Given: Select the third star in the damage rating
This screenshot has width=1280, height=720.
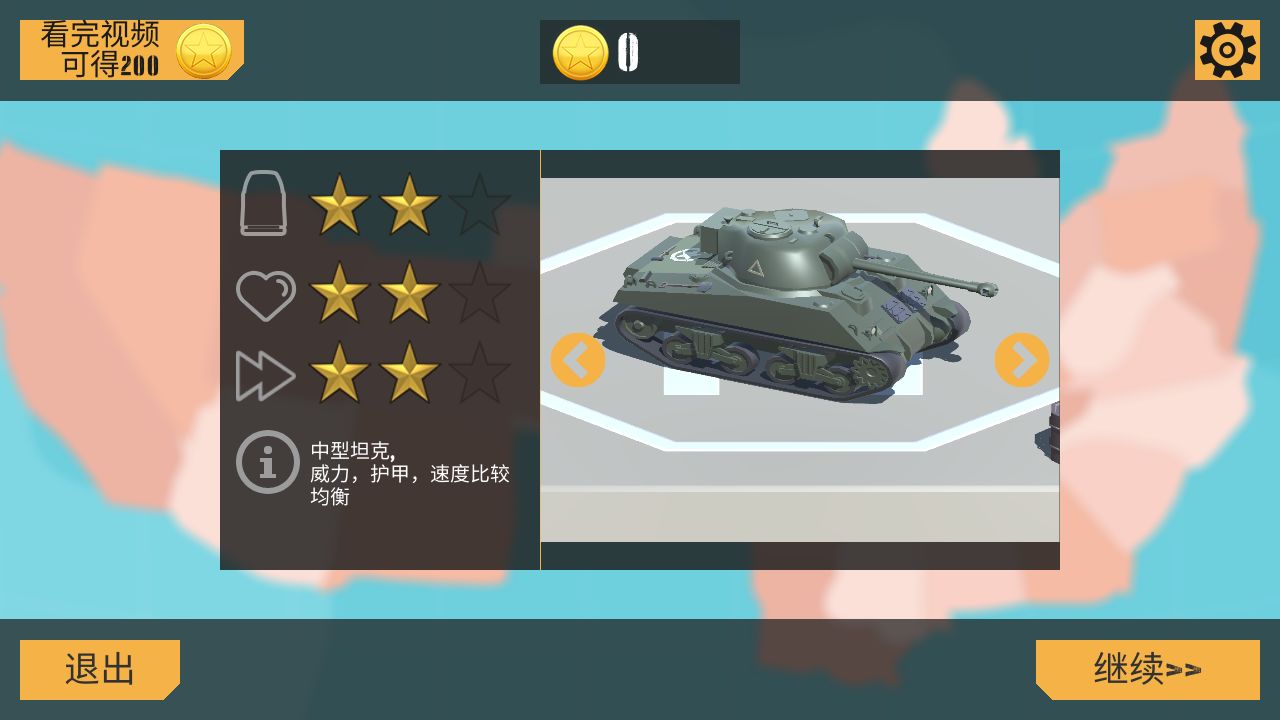Looking at the screenshot, I should (478, 204).
